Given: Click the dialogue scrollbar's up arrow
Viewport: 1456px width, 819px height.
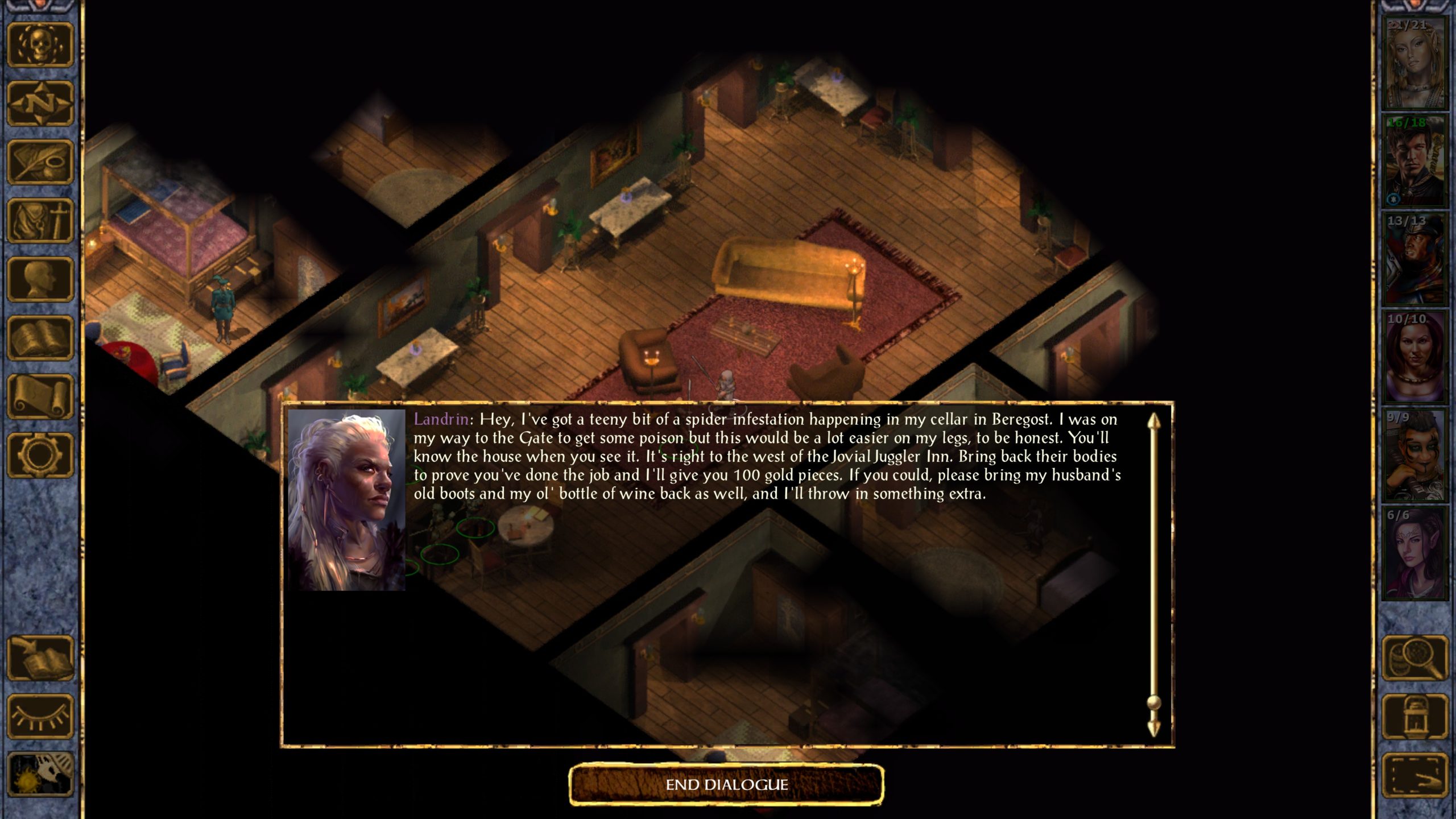Looking at the screenshot, I should point(1153,421).
